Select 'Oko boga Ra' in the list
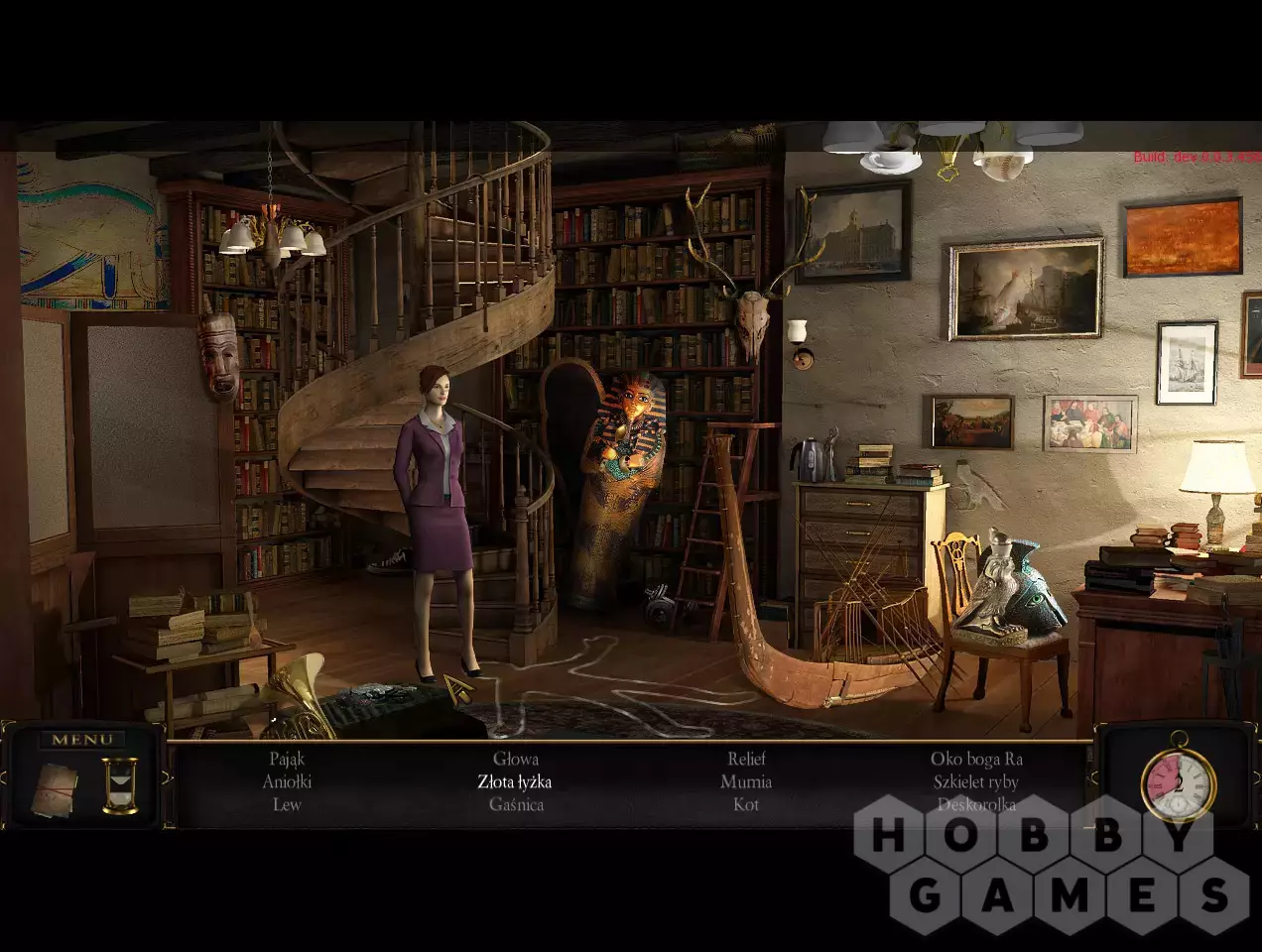Viewport: 1262px width, 952px height. click(x=976, y=760)
